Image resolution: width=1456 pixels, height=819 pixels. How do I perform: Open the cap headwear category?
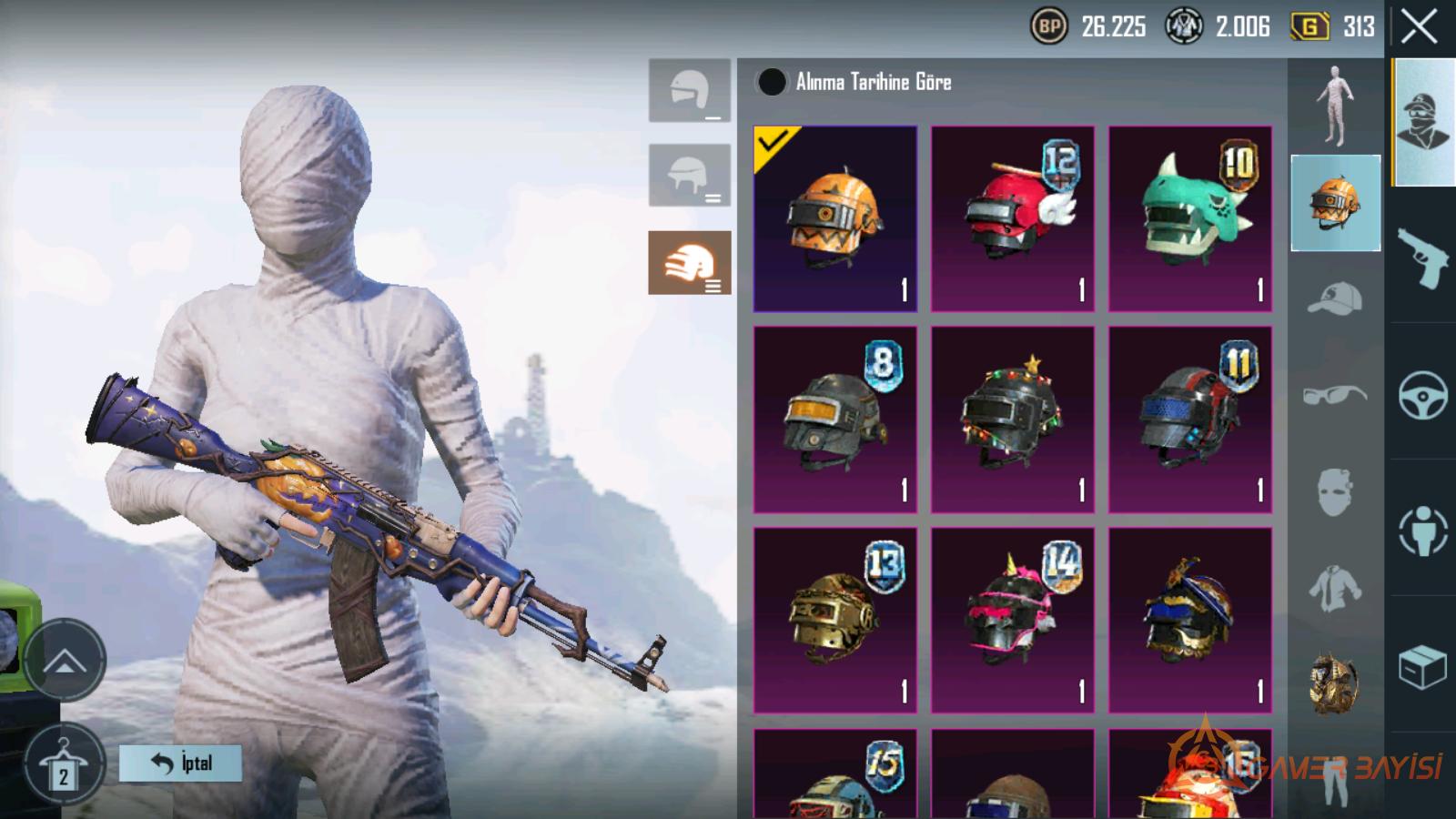point(1335,298)
